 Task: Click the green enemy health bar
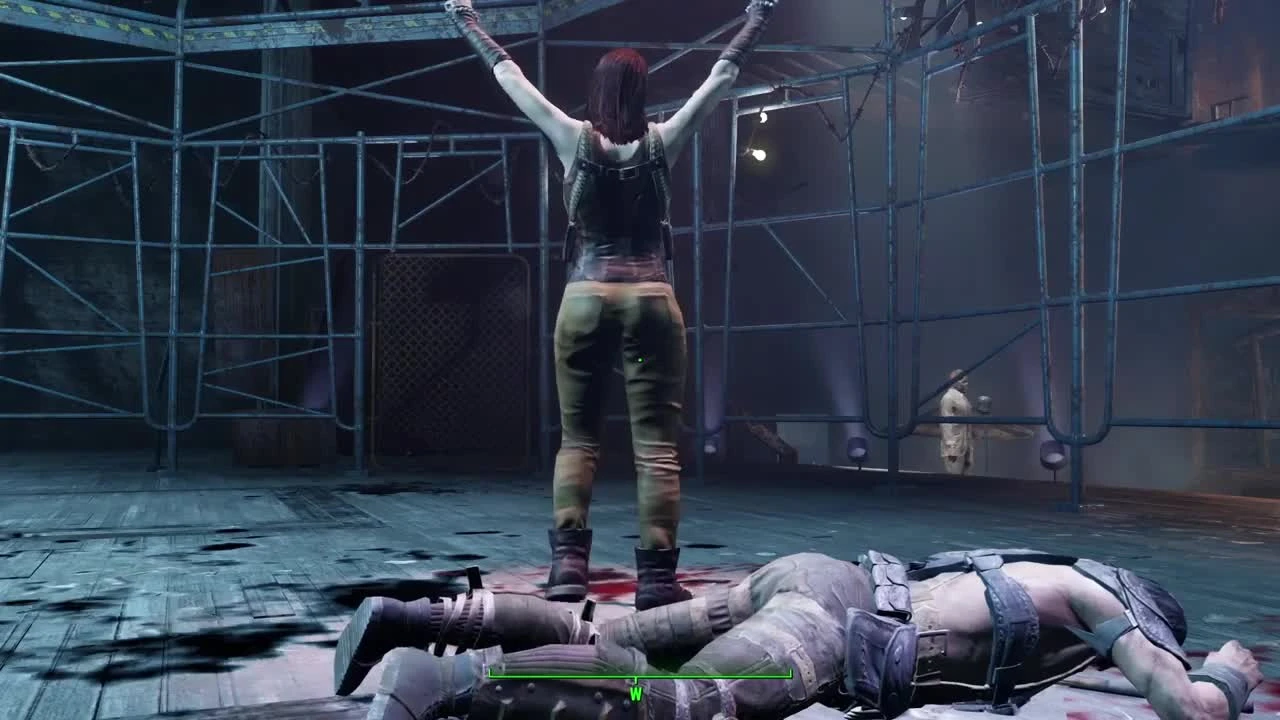point(640,673)
